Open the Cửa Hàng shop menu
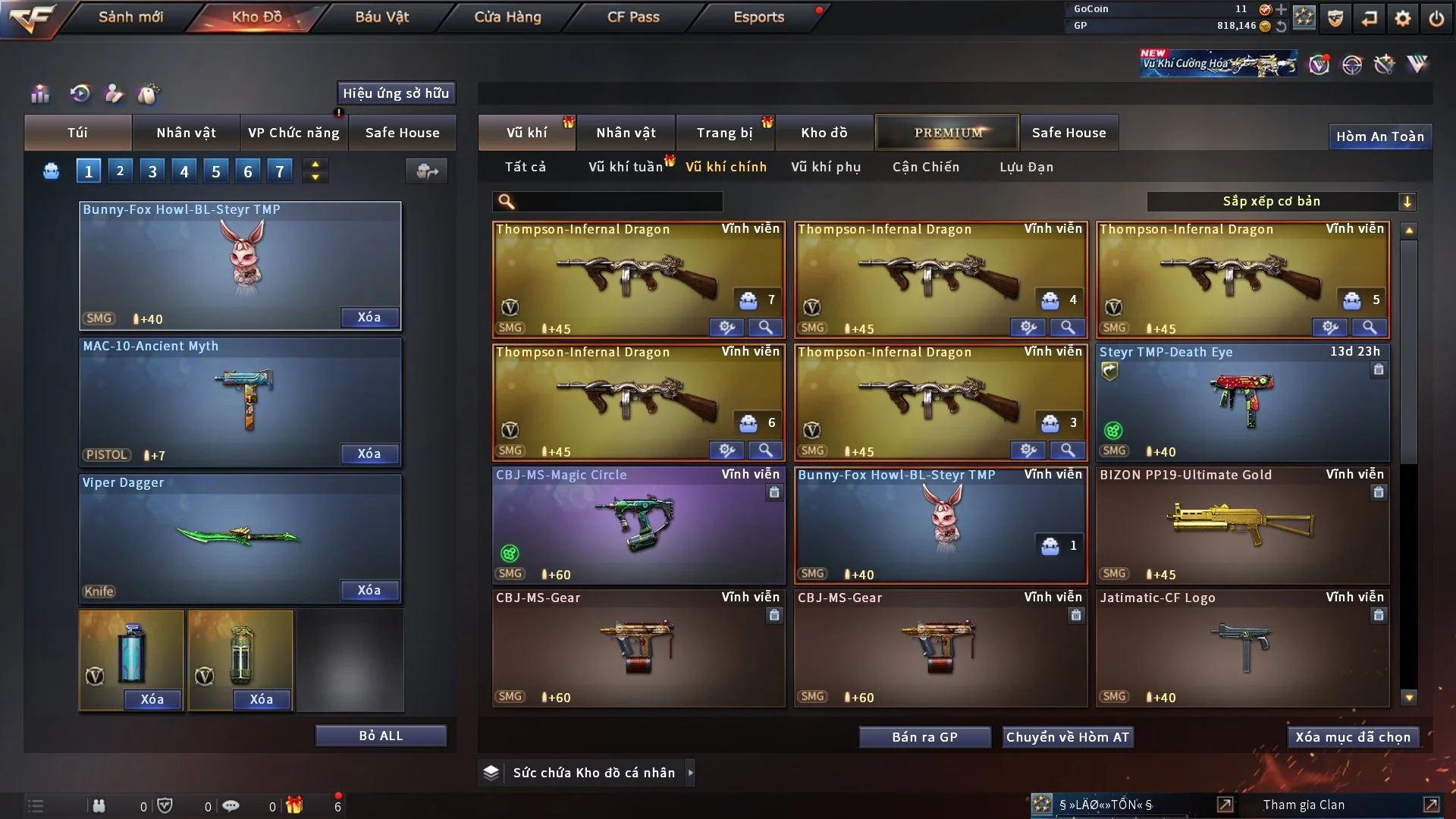1456x819 pixels. tap(507, 17)
